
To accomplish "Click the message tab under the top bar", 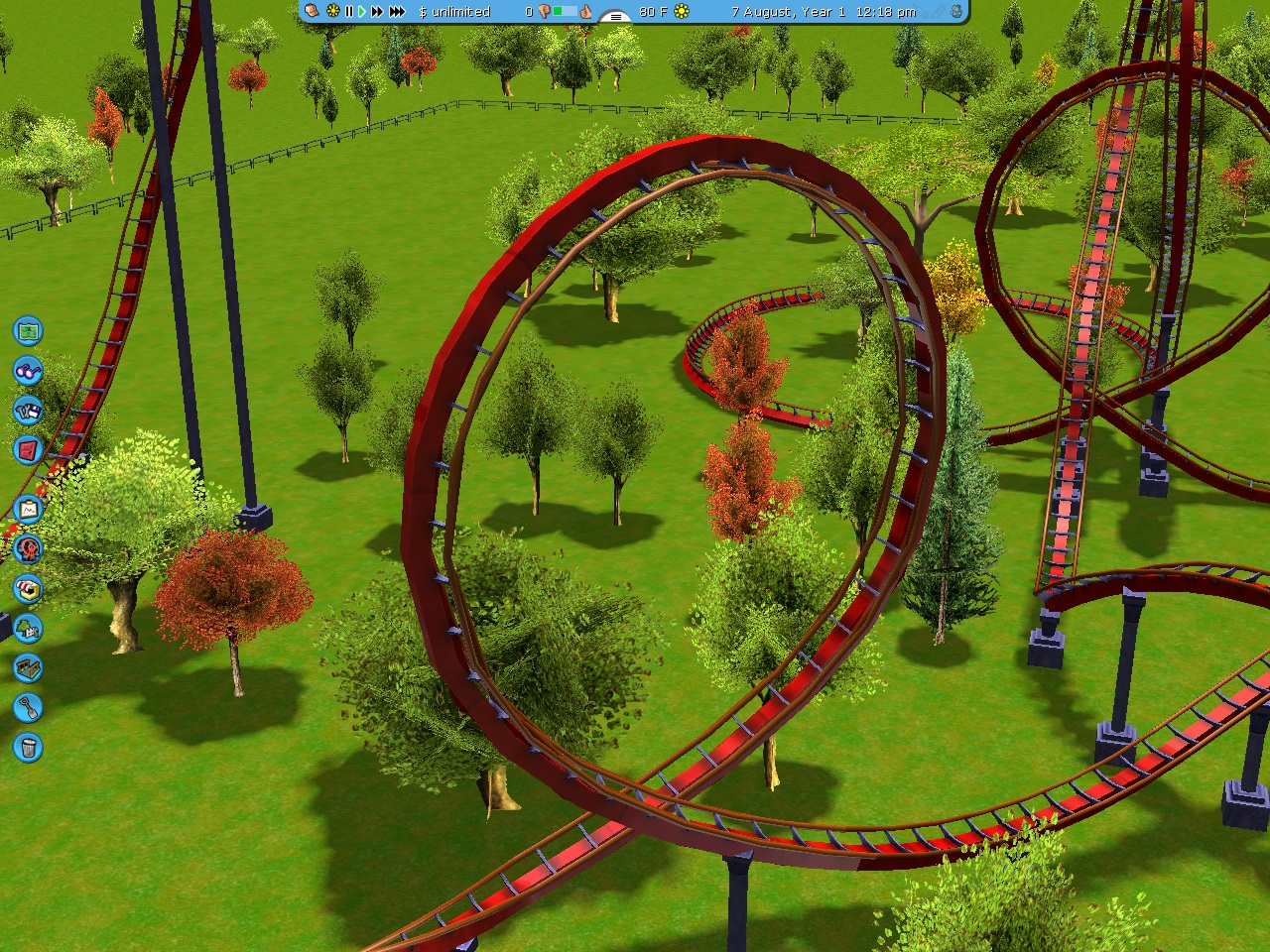I will tap(615, 17).
